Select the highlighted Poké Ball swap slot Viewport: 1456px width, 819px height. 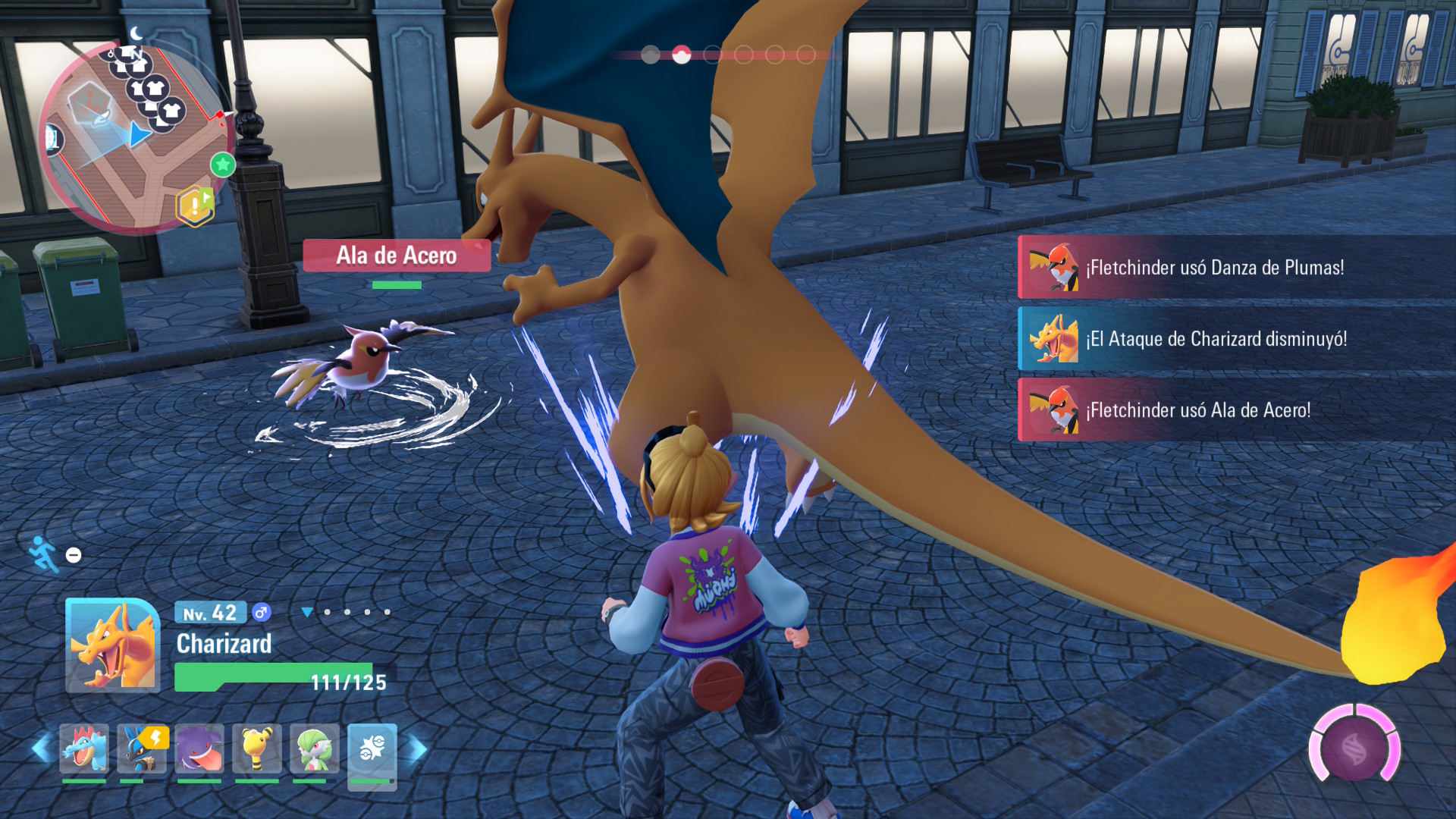coord(372,750)
